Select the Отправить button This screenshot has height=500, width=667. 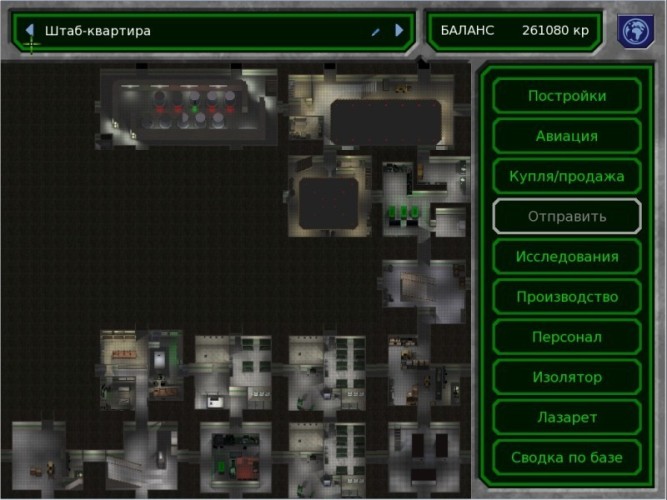click(566, 216)
